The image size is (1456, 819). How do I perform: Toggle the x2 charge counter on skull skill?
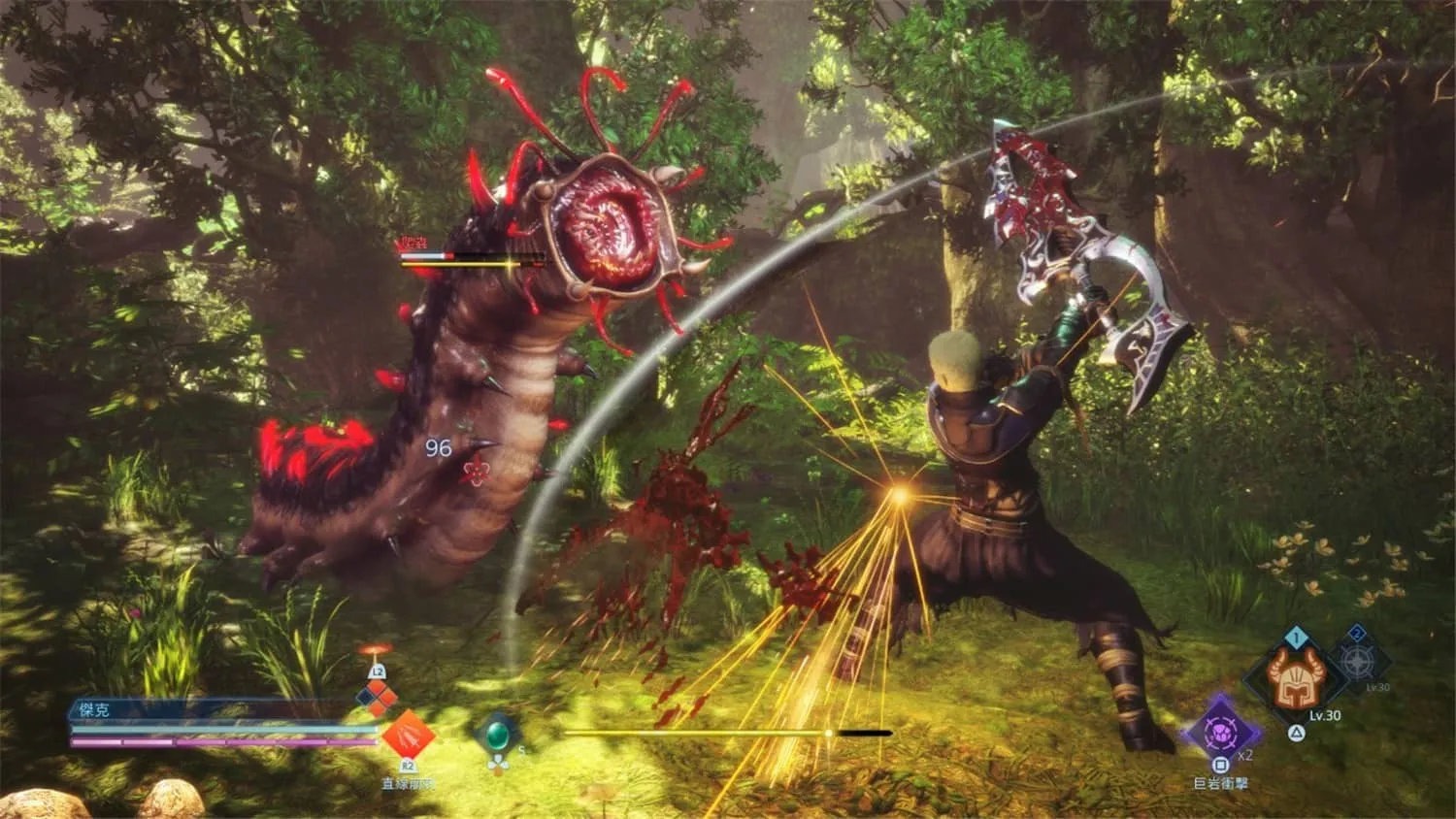point(1244,754)
